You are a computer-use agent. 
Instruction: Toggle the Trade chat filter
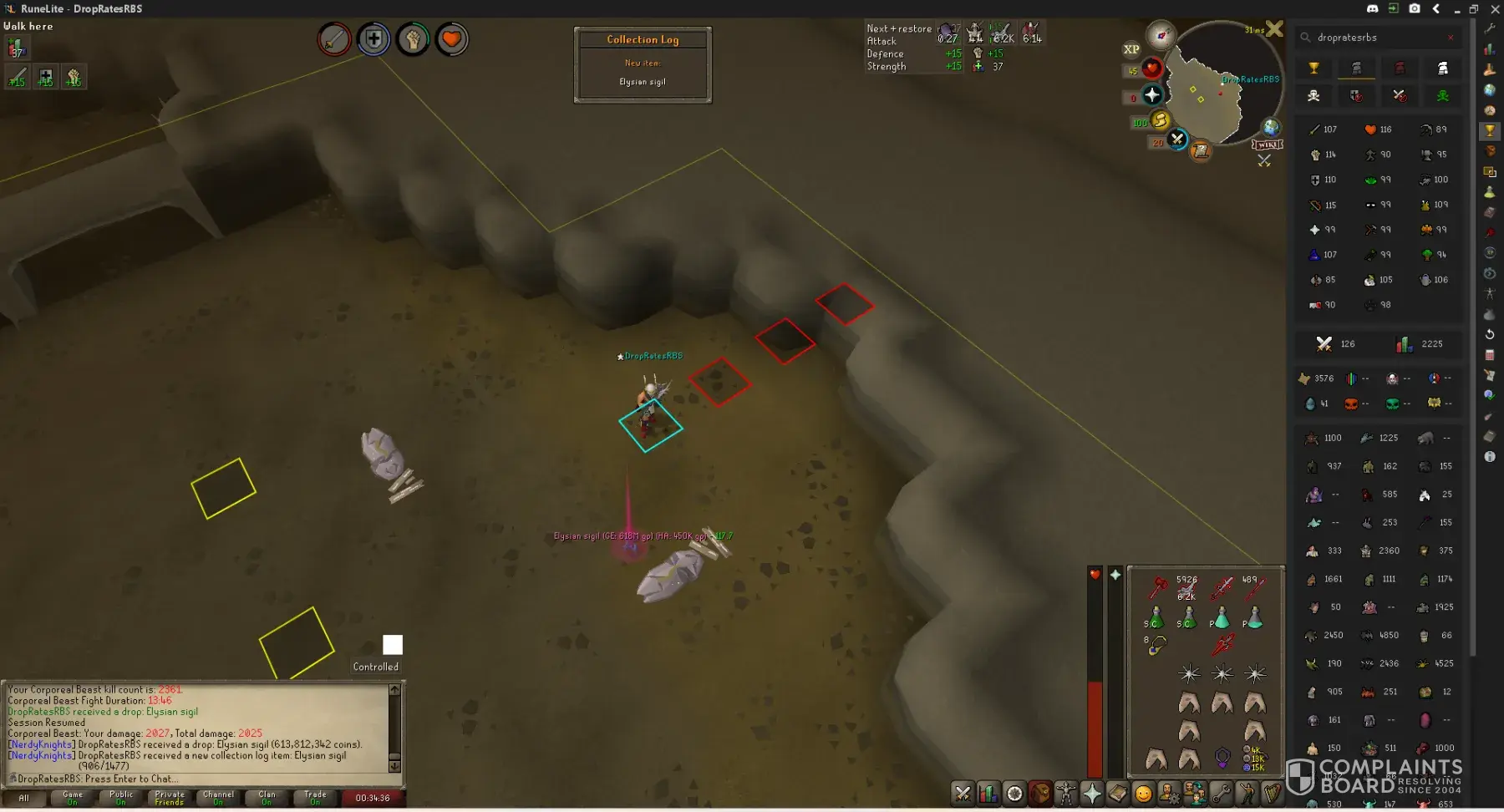315,798
